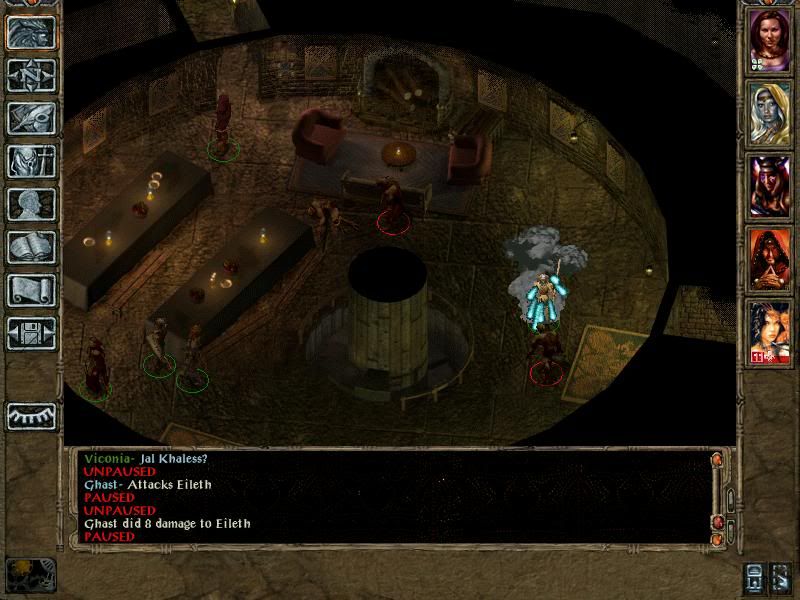Open the area map with compass icon

point(31,76)
